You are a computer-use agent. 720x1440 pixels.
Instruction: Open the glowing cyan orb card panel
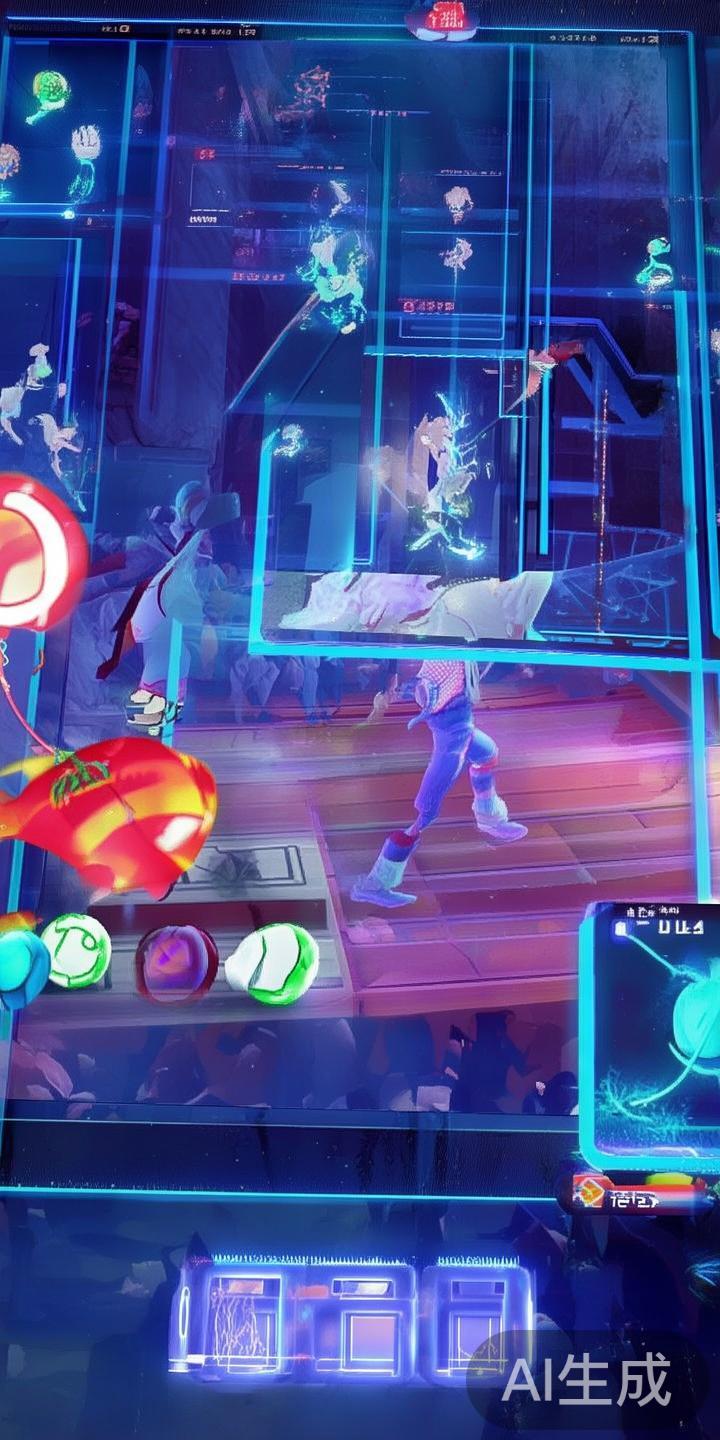[x=650, y=1035]
